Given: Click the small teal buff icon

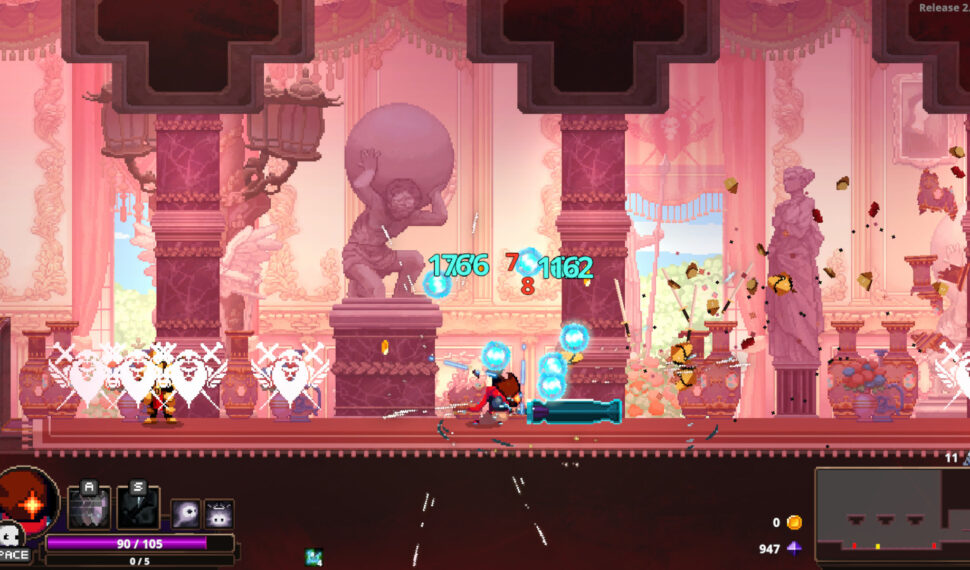Looking at the screenshot, I should (x=314, y=556).
